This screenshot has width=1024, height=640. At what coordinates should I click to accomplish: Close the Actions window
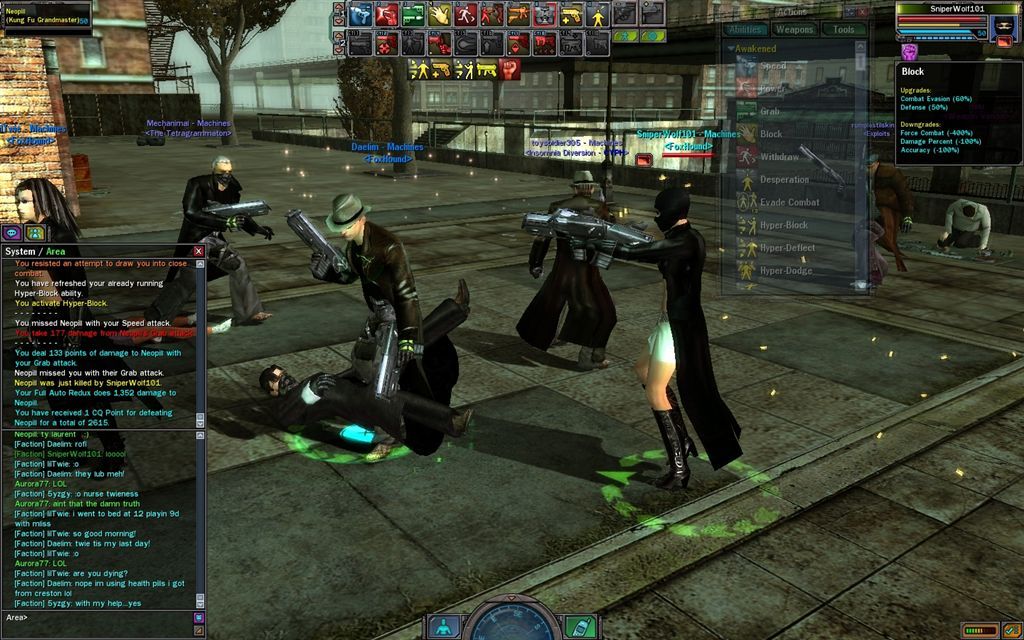coord(862,12)
